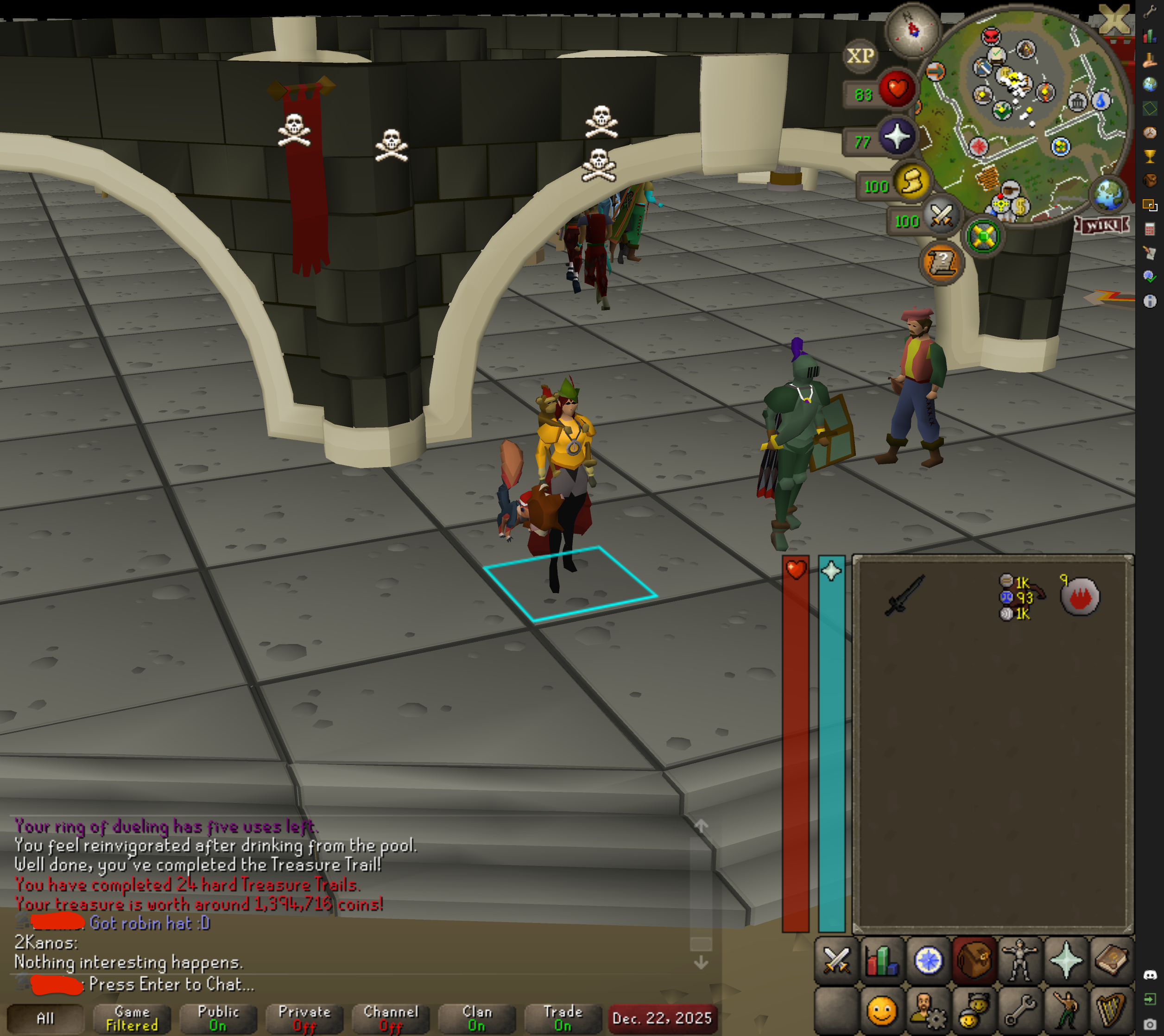The height and width of the screenshot is (1036, 1164).
Task: Switch to the Skills tab
Action: tap(881, 961)
